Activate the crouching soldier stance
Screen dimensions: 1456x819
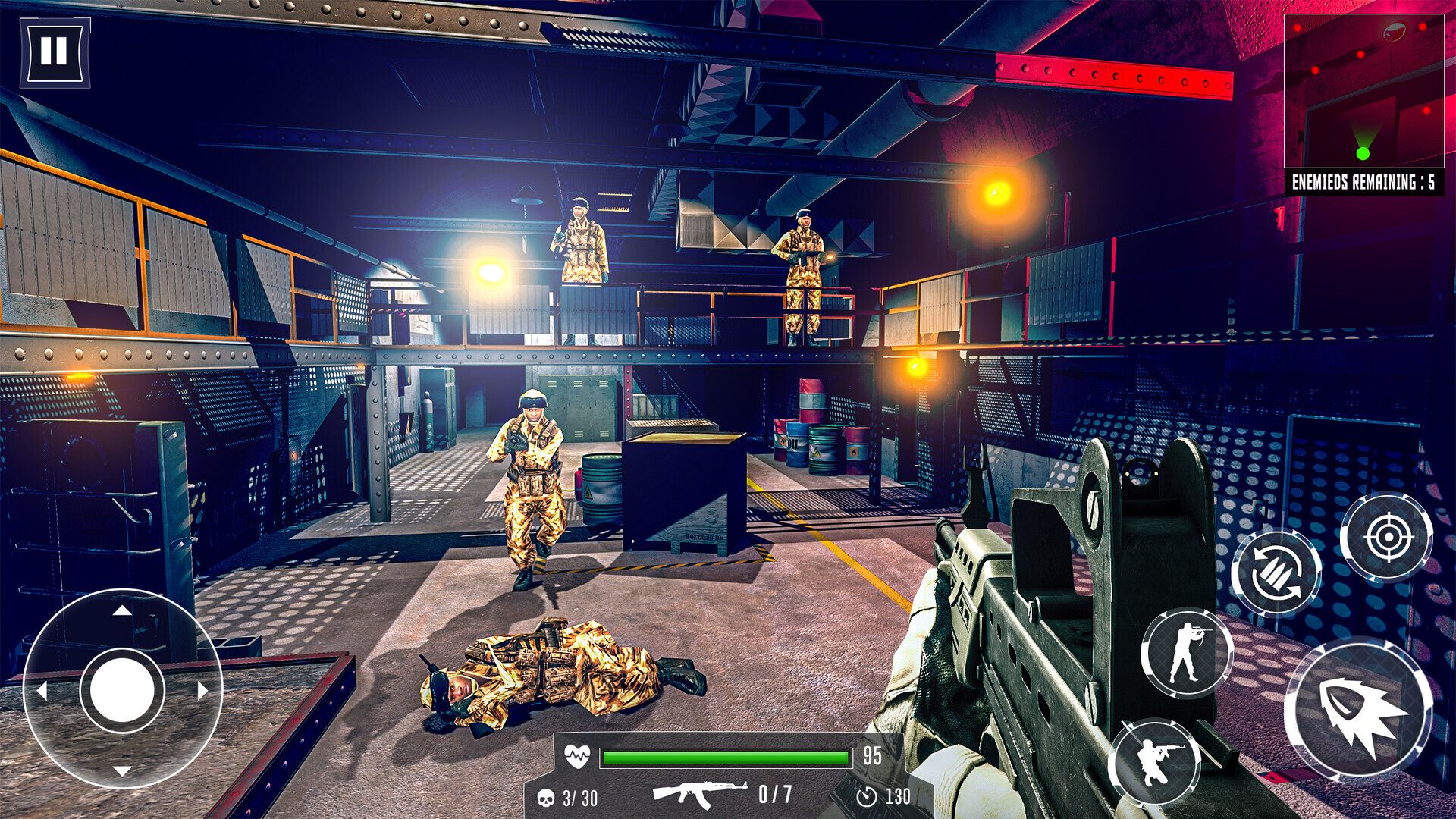[x=1154, y=761]
